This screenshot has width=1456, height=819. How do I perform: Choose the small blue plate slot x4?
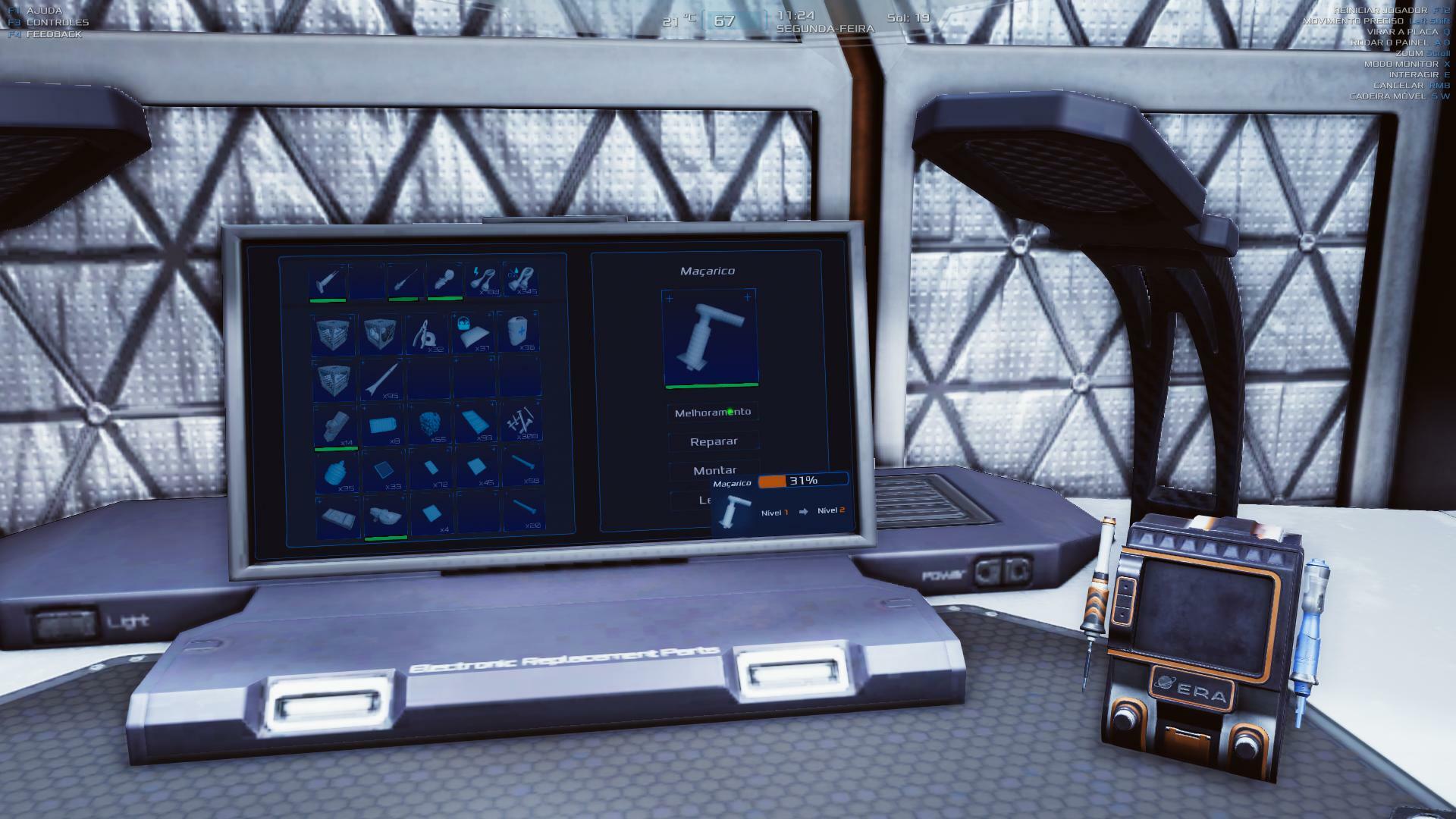(431, 514)
